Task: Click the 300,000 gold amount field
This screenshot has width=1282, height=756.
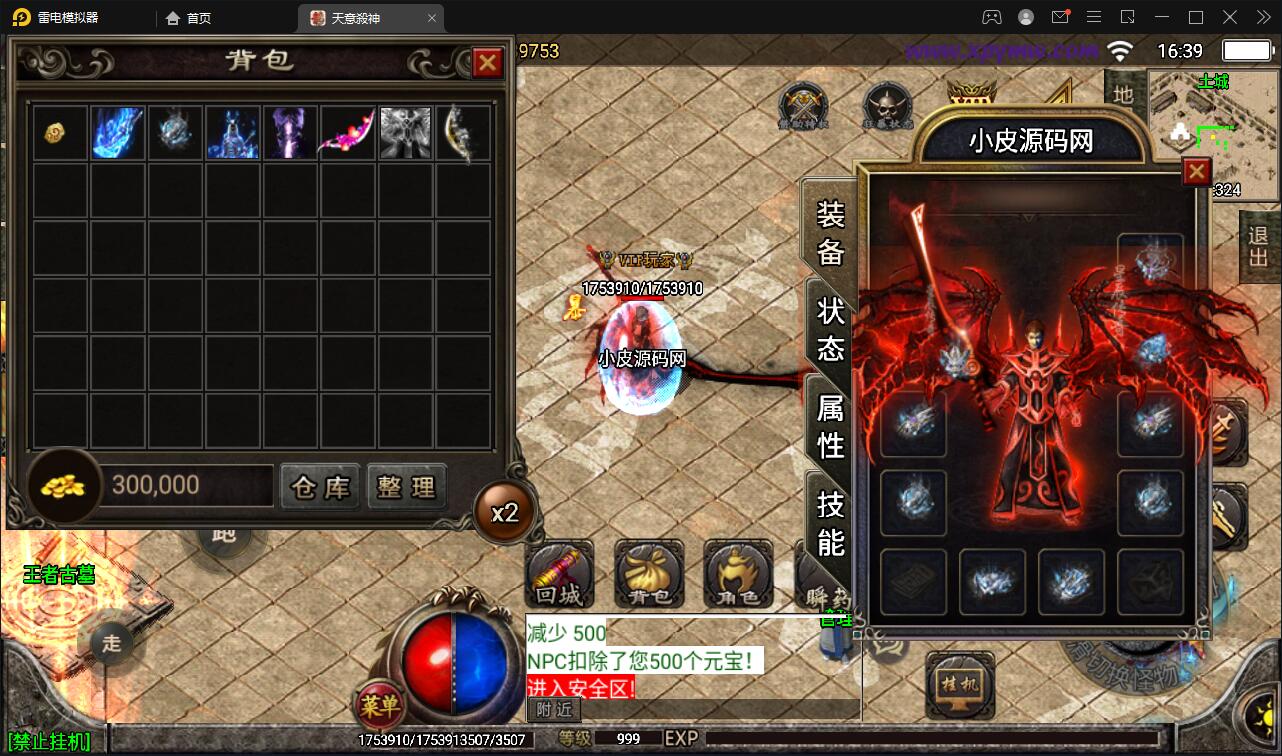Action: (x=185, y=485)
